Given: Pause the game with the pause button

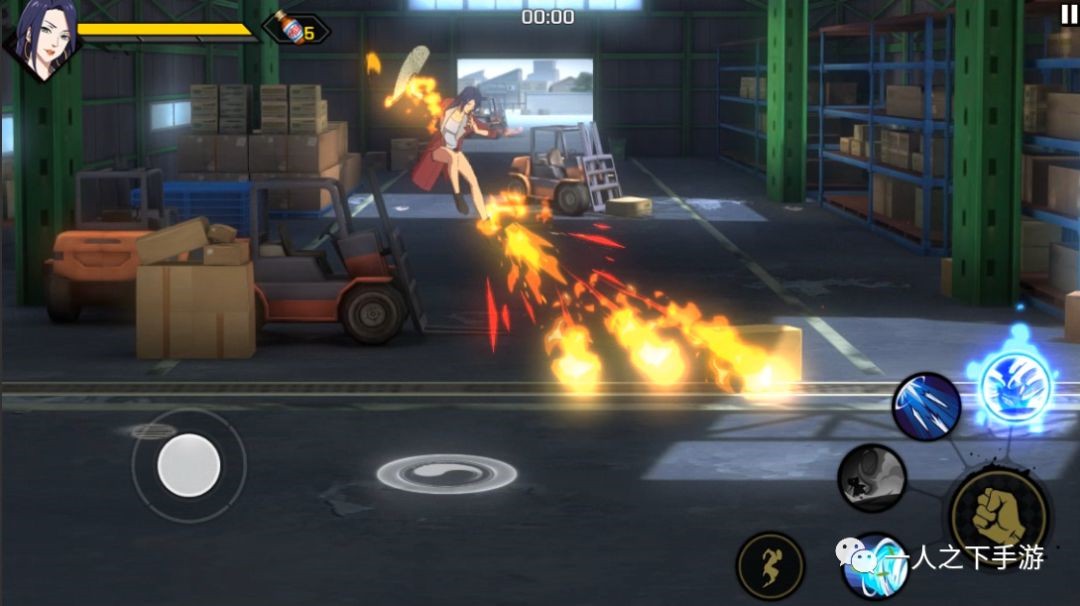Looking at the screenshot, I should [x=1068, y=14].
